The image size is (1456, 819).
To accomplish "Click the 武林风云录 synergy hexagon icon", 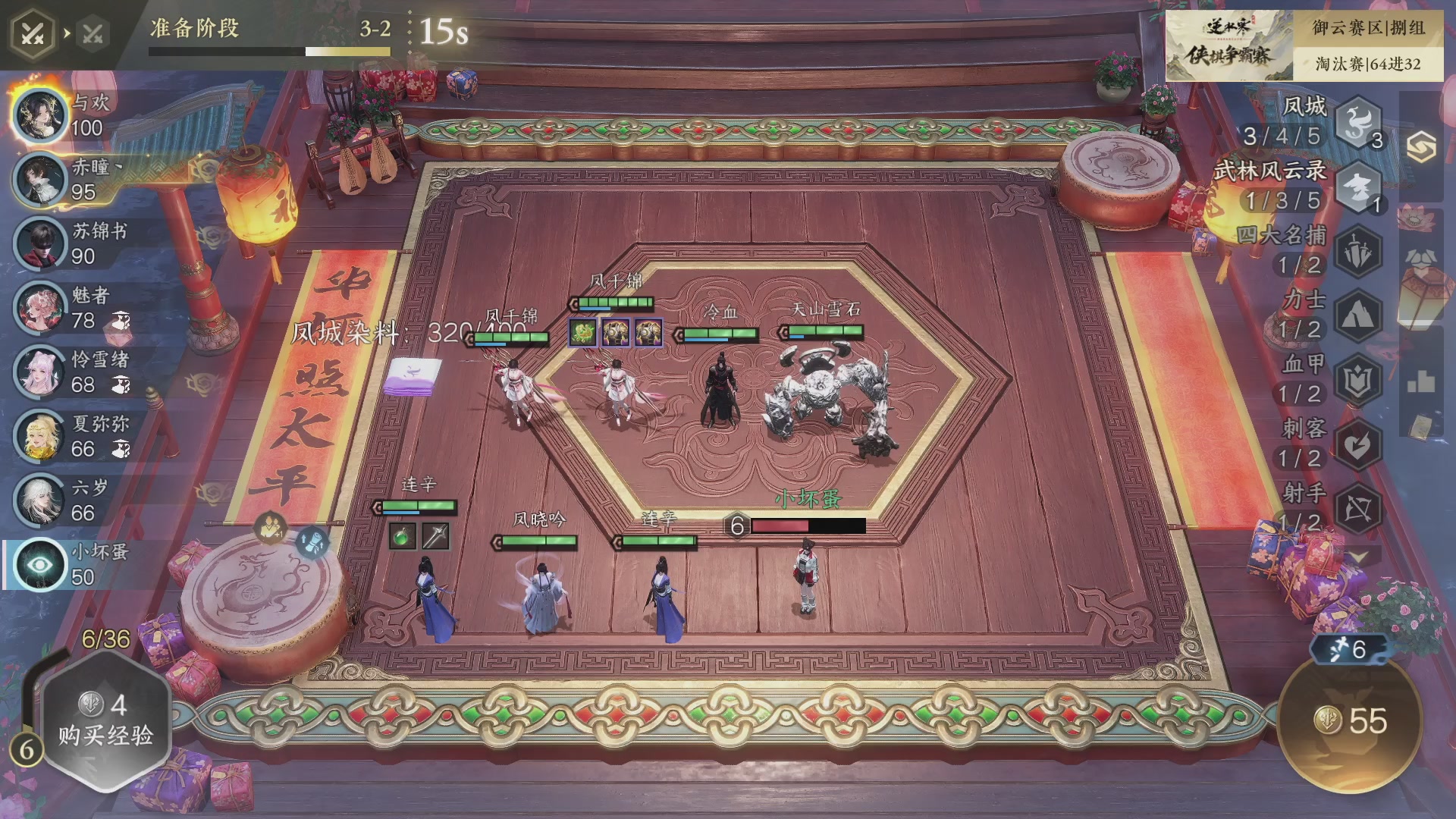I will (x=1357, y=188).
